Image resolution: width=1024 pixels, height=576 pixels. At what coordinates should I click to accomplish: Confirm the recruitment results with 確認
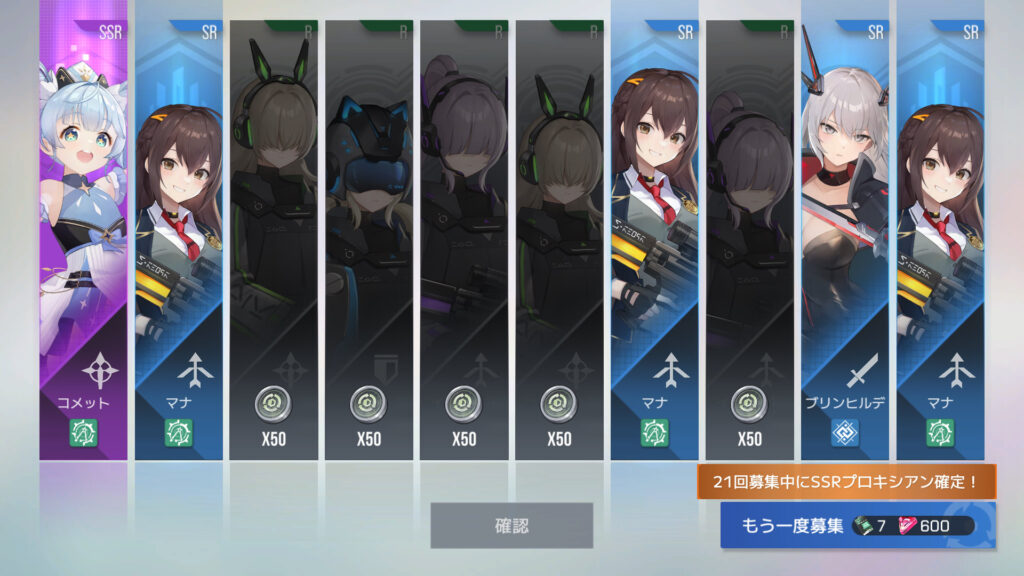pyautogui.click(x=511, y=525)
